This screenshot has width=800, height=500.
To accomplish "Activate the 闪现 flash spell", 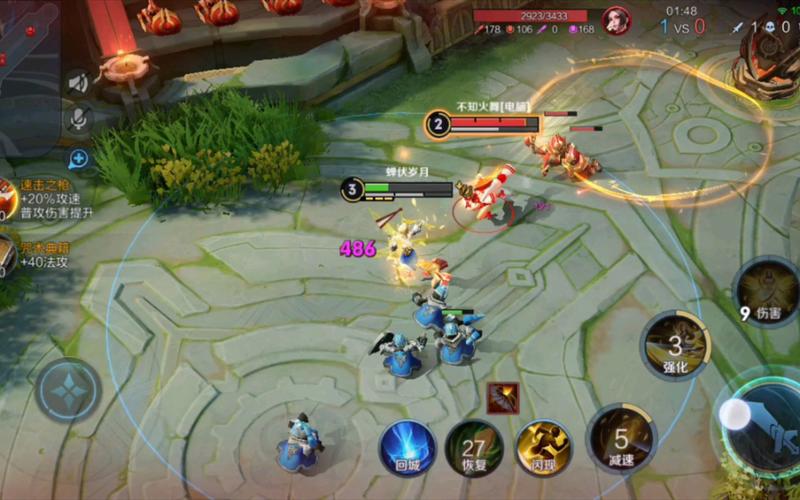I will (543, 447).
